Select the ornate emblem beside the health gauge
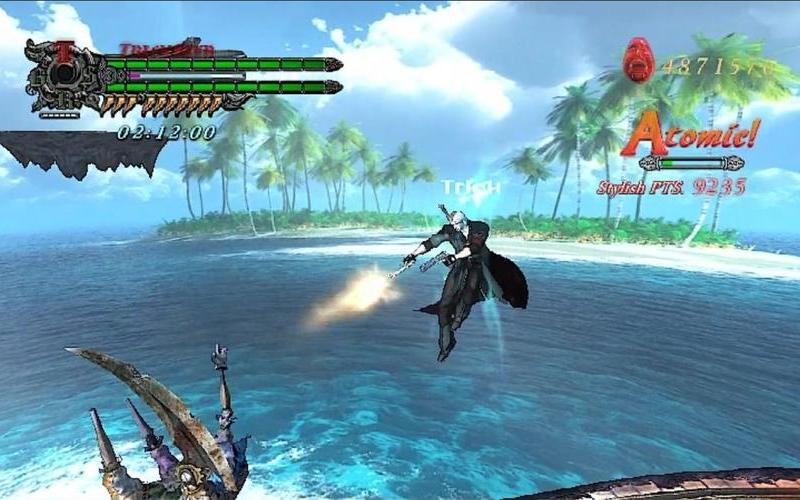 64,76
